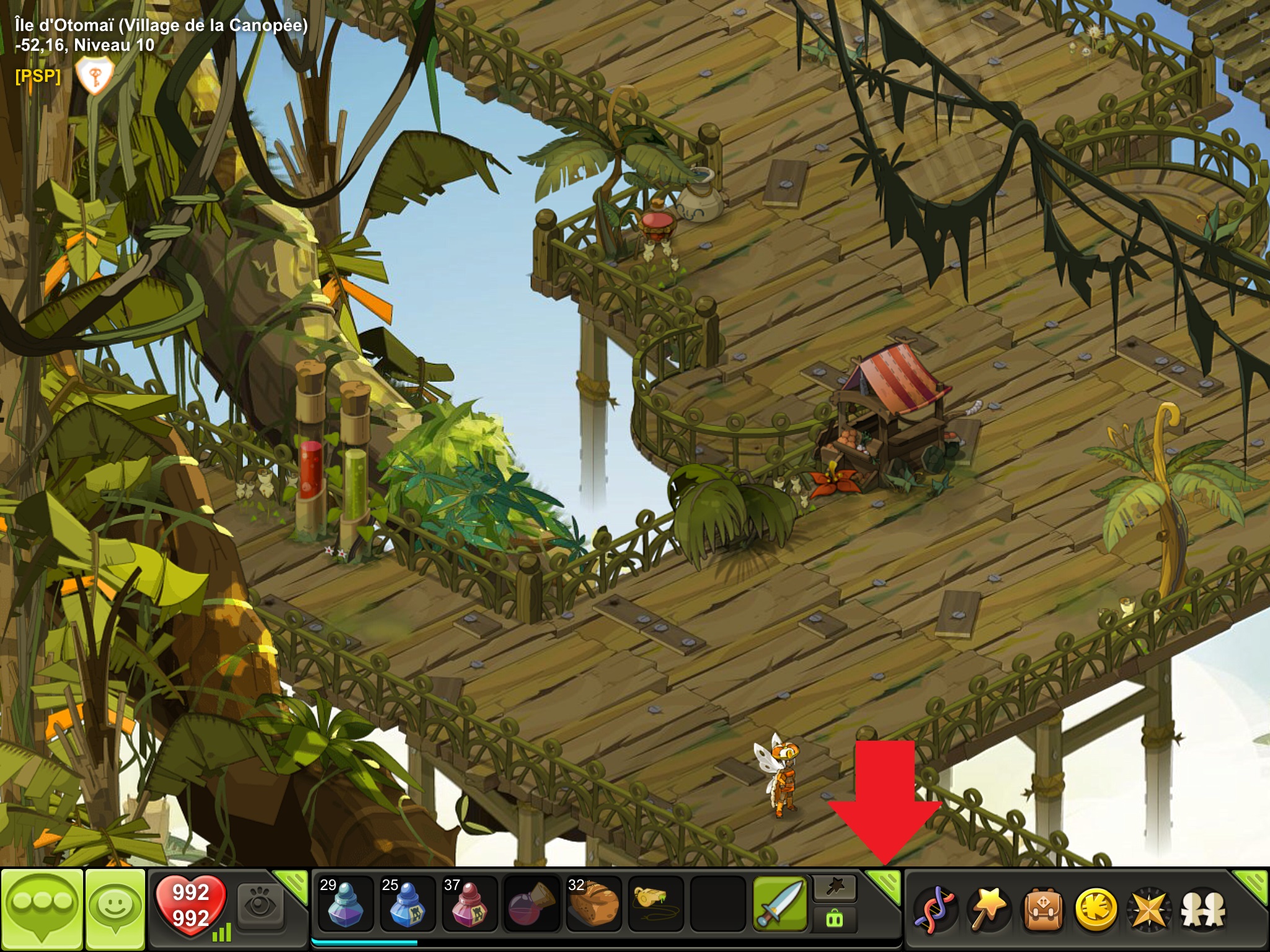The height and width of the screenshot is (952, 1270).
Task: Use the teal potion with 29 count
Action: pyautogui.click(x=345, y=905)
